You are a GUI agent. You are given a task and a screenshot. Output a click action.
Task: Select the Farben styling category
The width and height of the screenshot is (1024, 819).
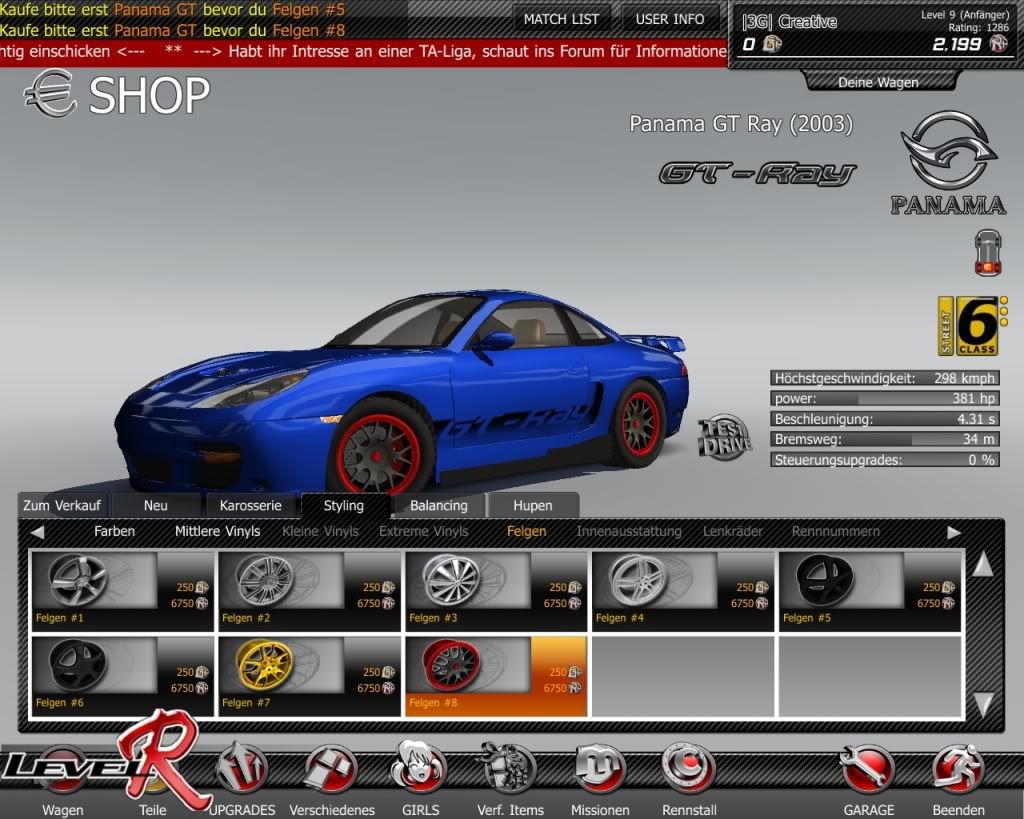114,531
